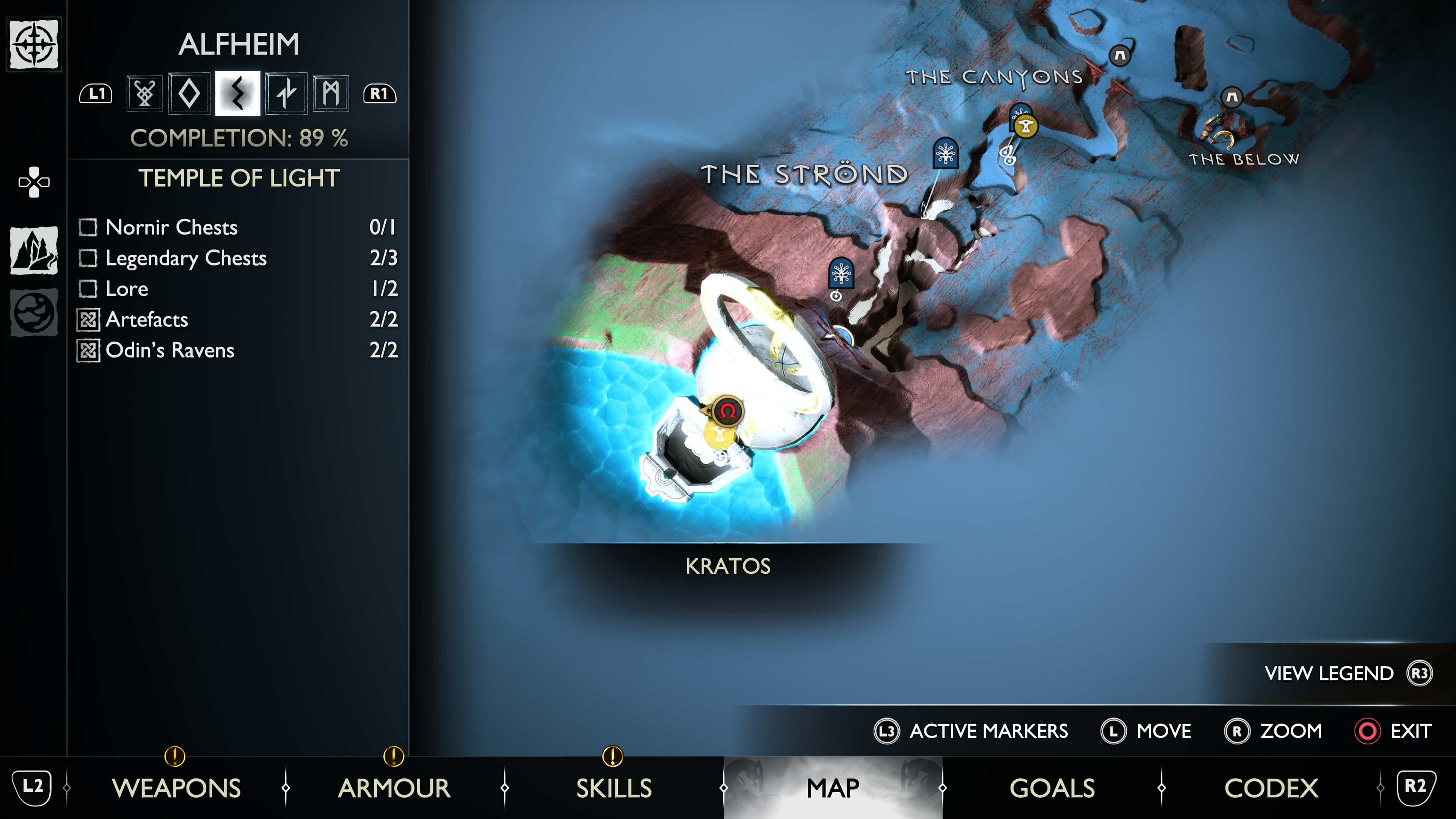Open the Goals tab
The height and width of the screenshot is (819, 1456).
[x=1052, y=788]
